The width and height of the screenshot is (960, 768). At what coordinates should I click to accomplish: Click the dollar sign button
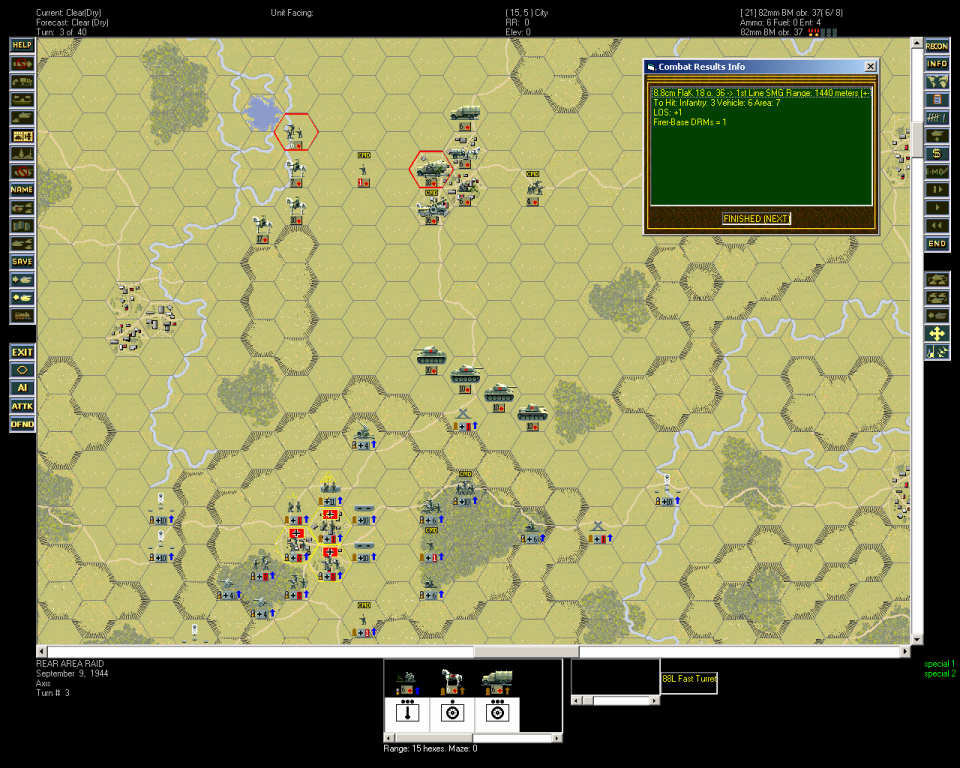click(937, 153)
